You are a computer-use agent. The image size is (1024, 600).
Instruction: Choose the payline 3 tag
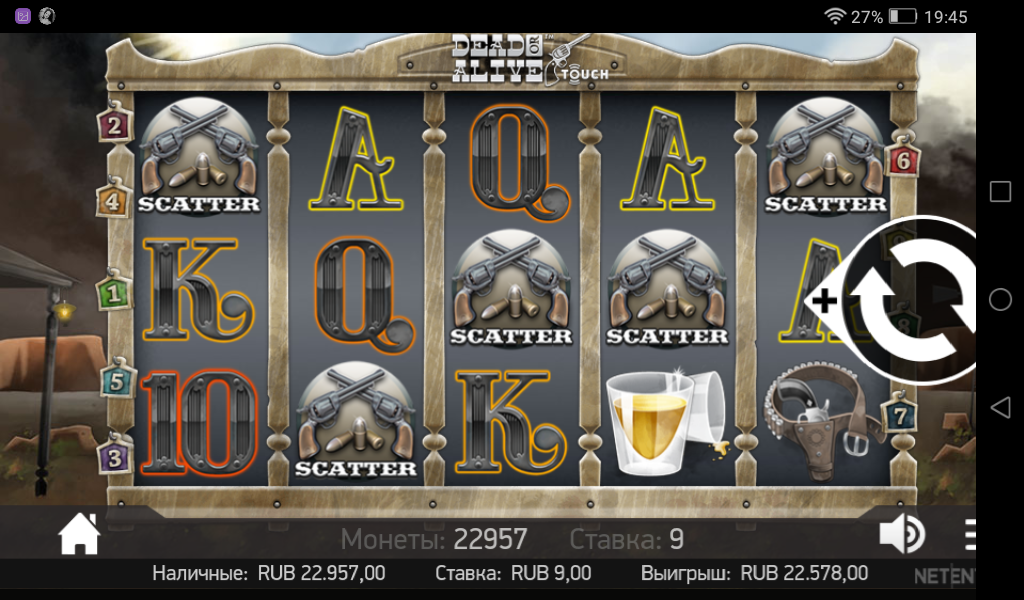(x=114, y=458)
